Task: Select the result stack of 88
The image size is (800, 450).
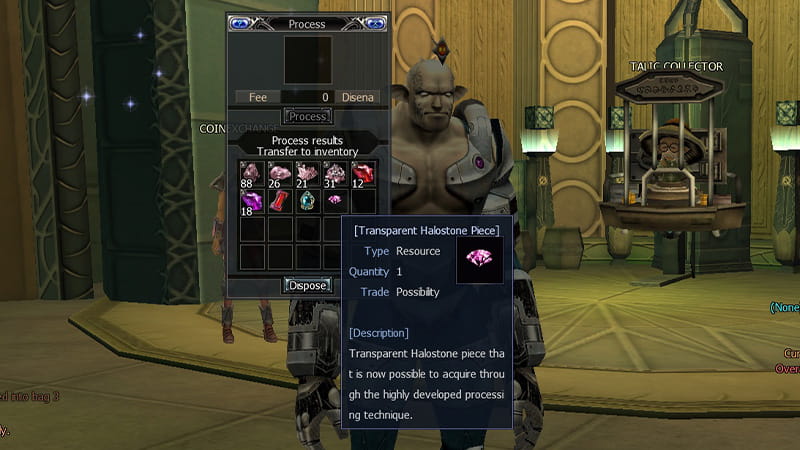Action: [x=250, y=174]
